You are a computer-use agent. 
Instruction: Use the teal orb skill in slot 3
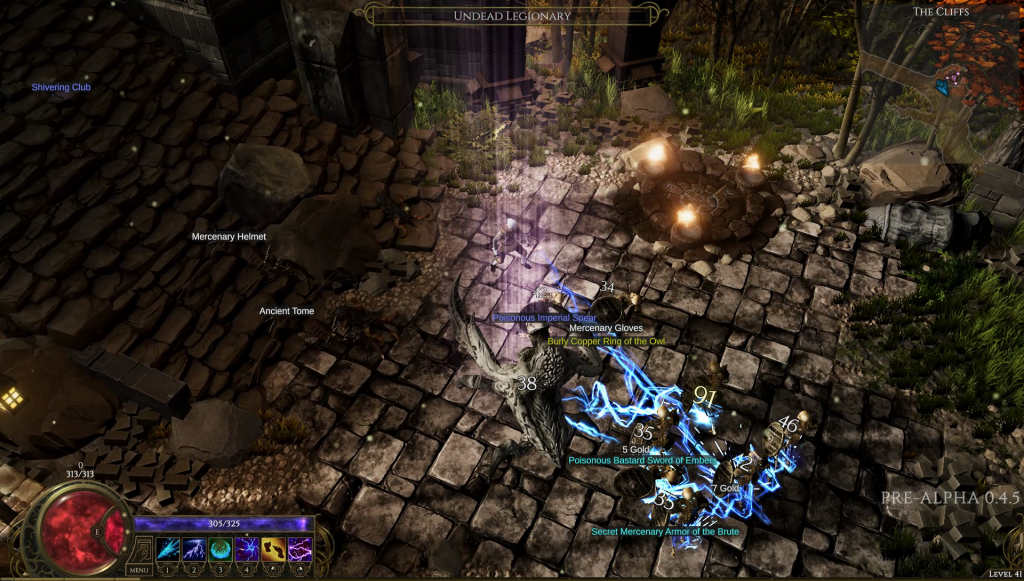pos(220,549)
